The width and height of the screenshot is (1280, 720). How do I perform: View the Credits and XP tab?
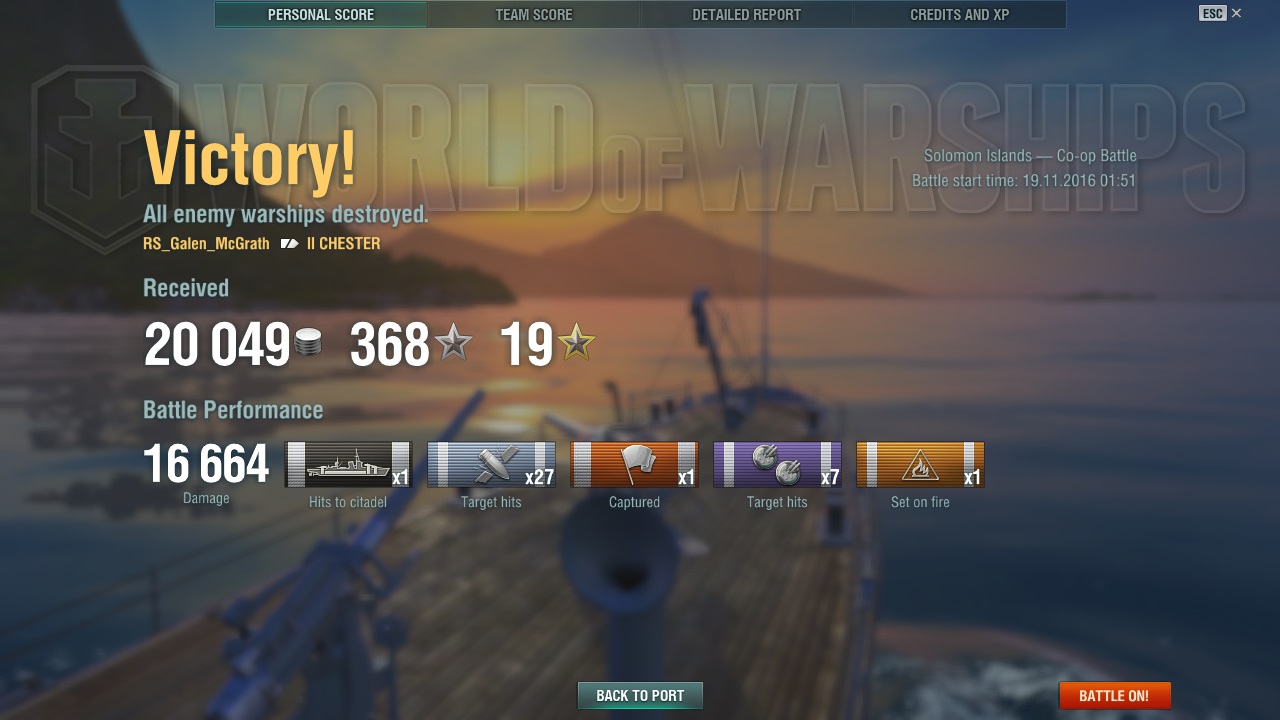[959, 15]
